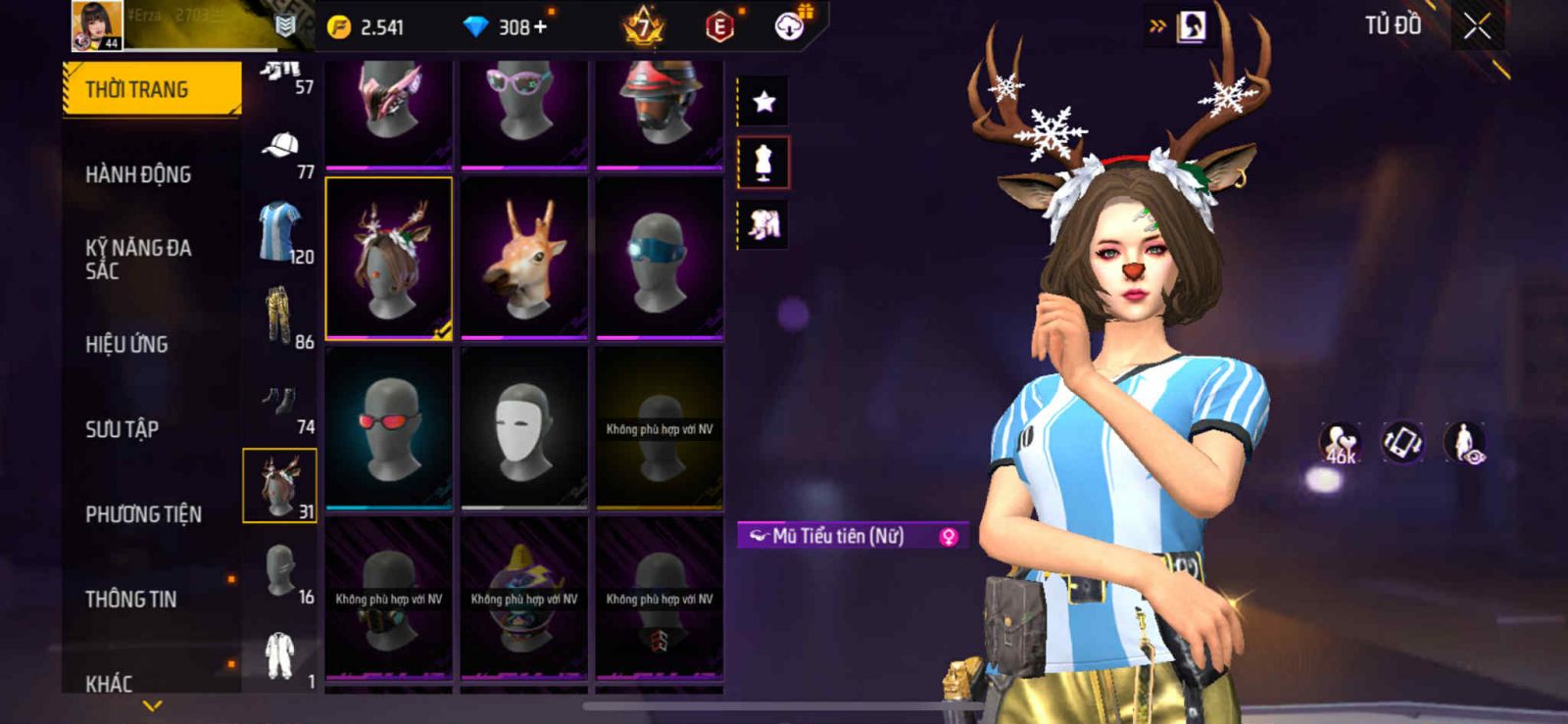Screen dimensions: 1568x724
Task: Open Phương Tiện tab
Action: pyautogui.click(x=143, y=514)
